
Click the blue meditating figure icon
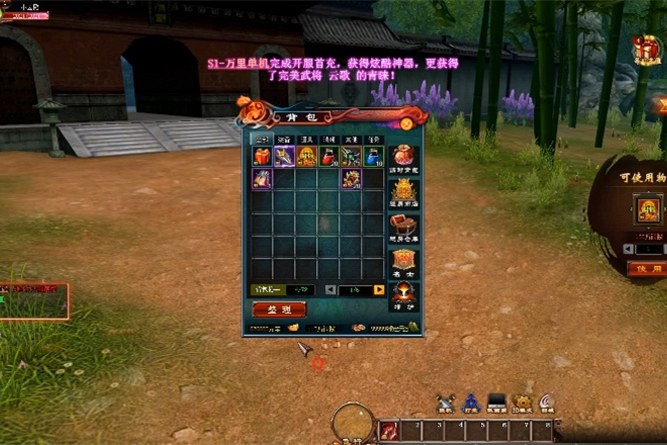(471, 402)
